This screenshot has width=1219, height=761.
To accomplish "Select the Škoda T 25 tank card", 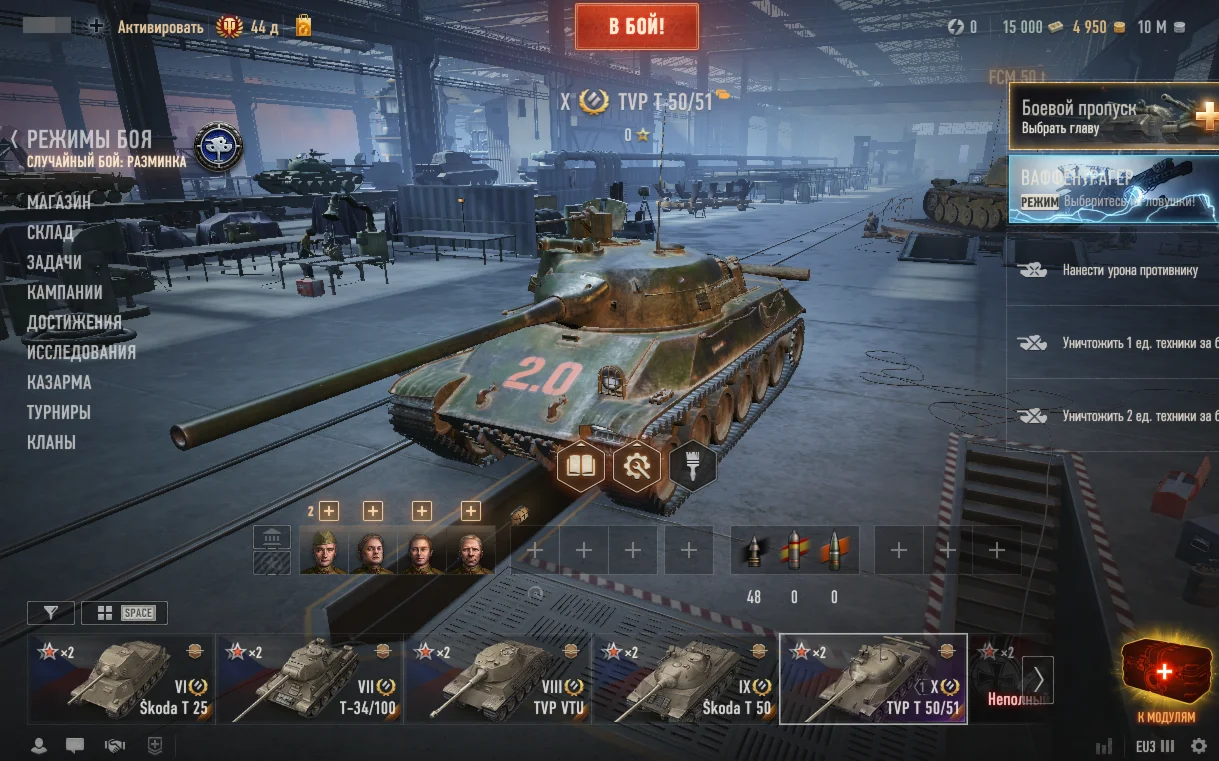I will pyautogui.click(x=121, y=679).
